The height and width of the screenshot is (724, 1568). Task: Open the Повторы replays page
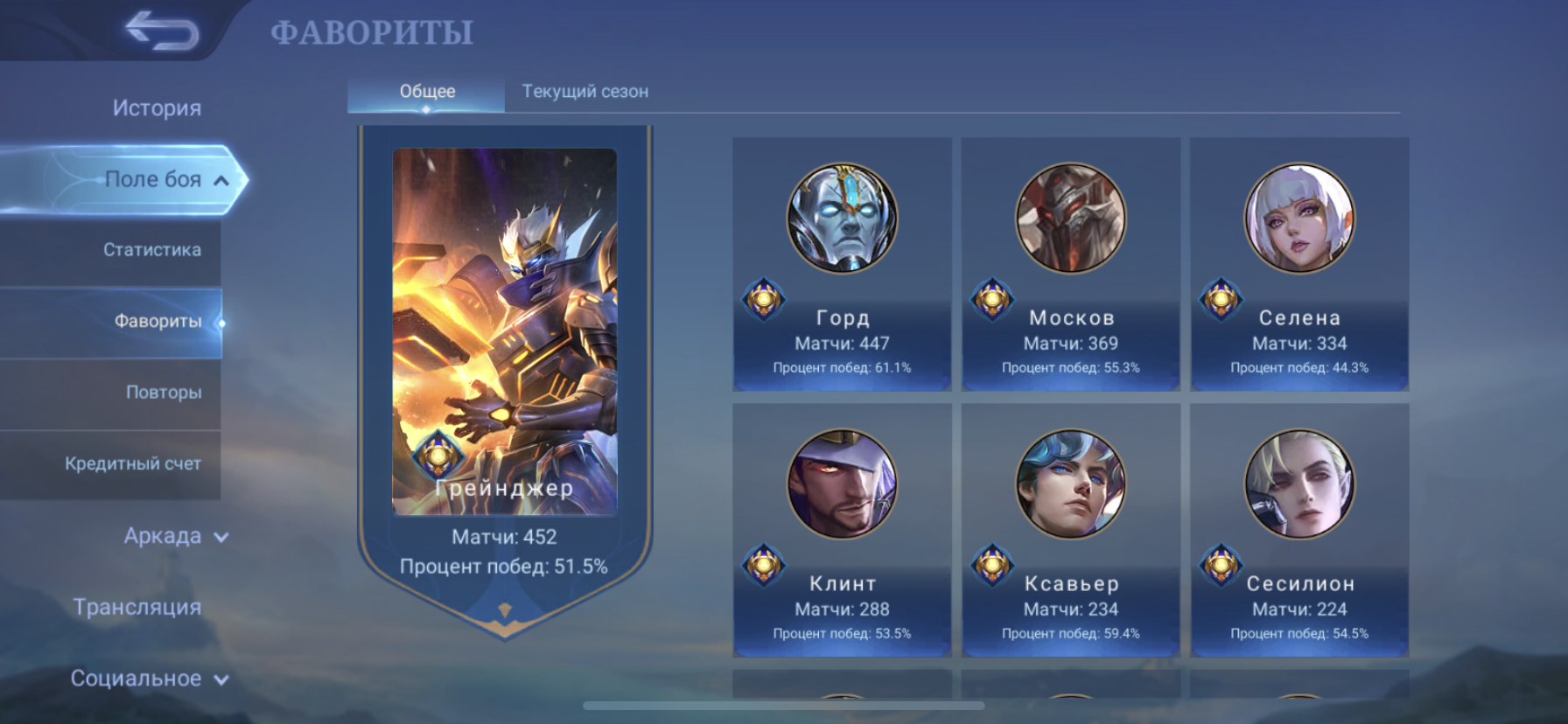coord(164,393)
